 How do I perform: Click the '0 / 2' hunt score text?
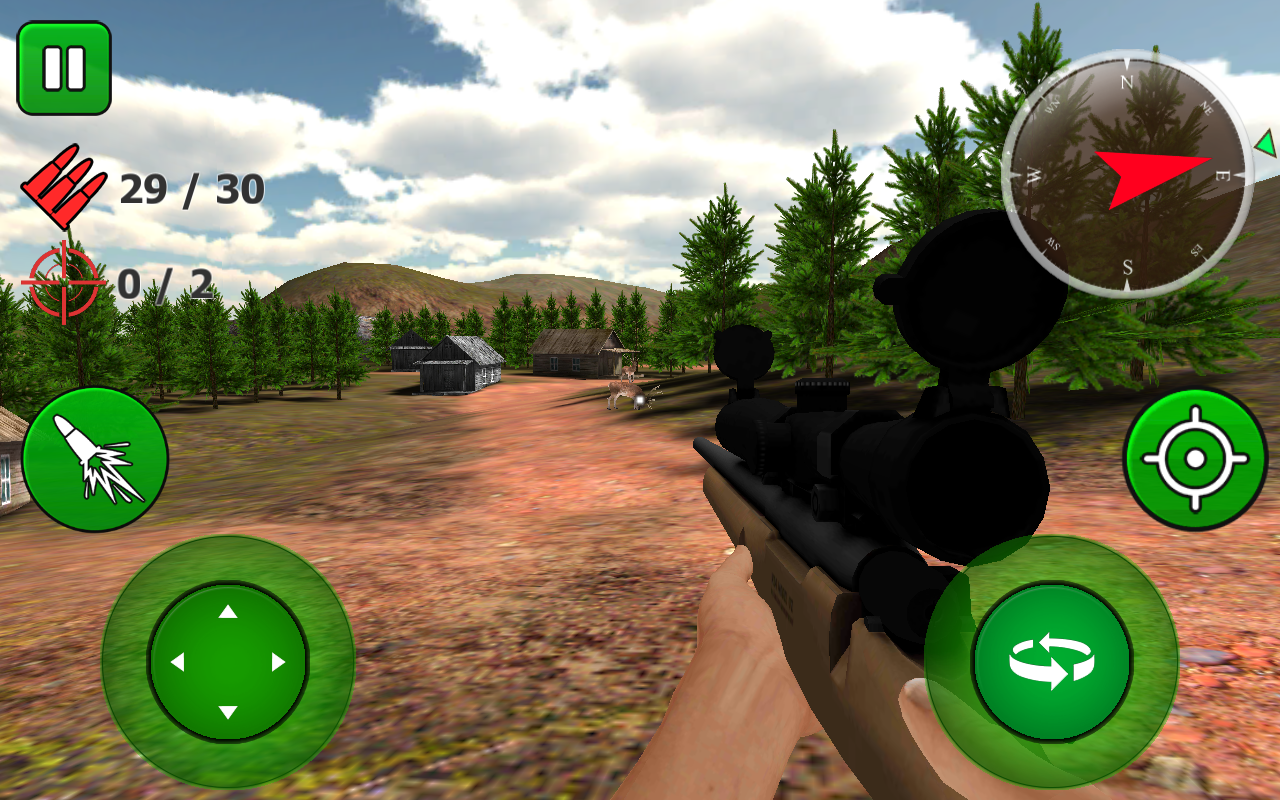[163, 284]
